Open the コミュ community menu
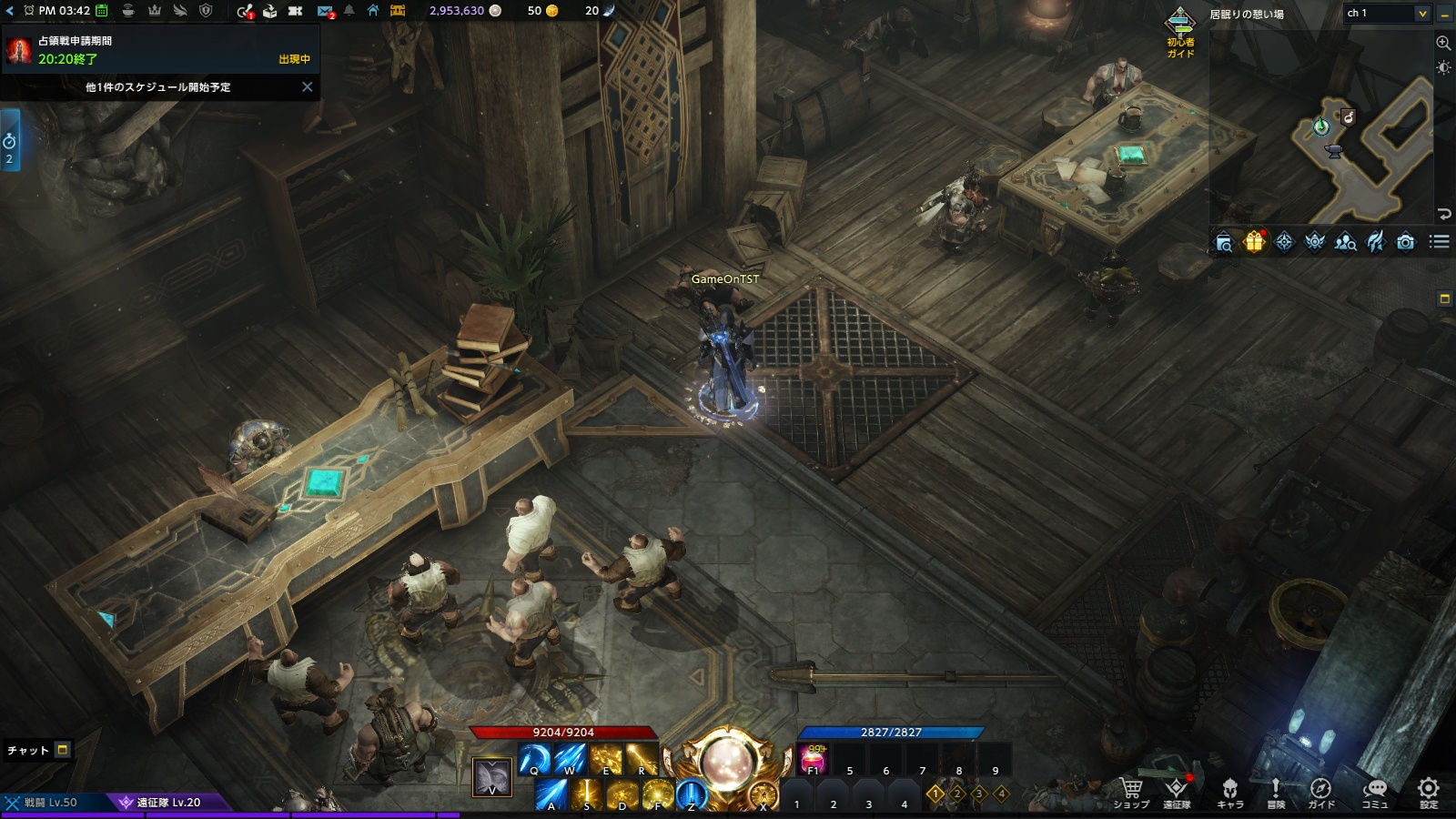Viewport: 1456px width, 819px height. (1374, 793)
